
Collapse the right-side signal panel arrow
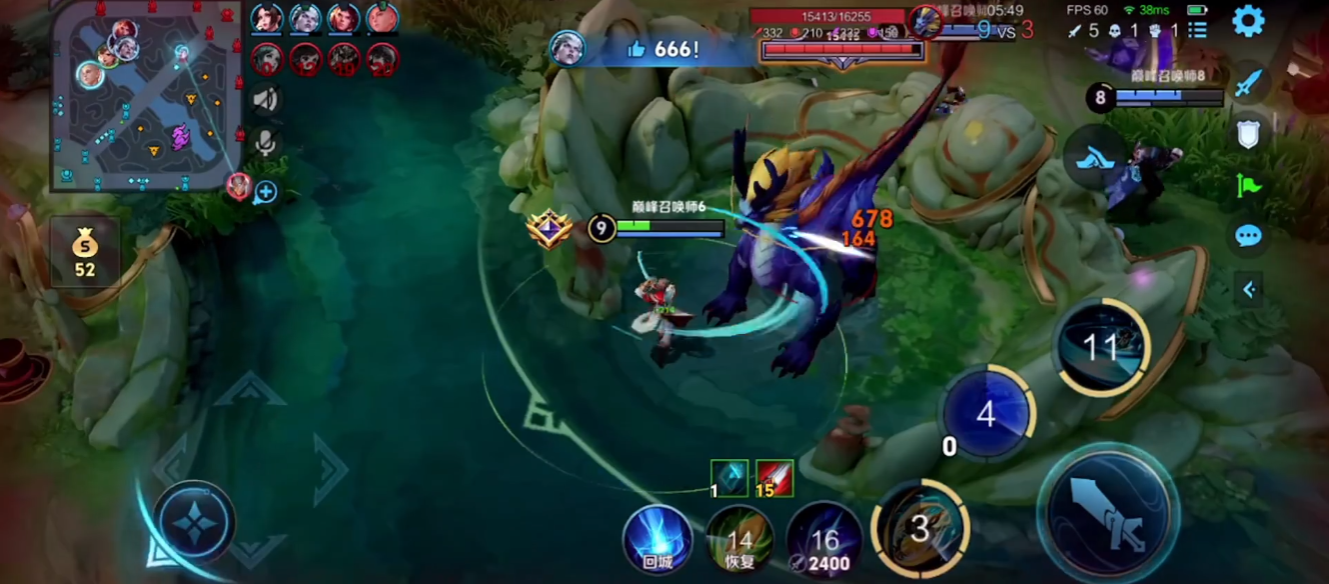click(x=1248, y=290)
